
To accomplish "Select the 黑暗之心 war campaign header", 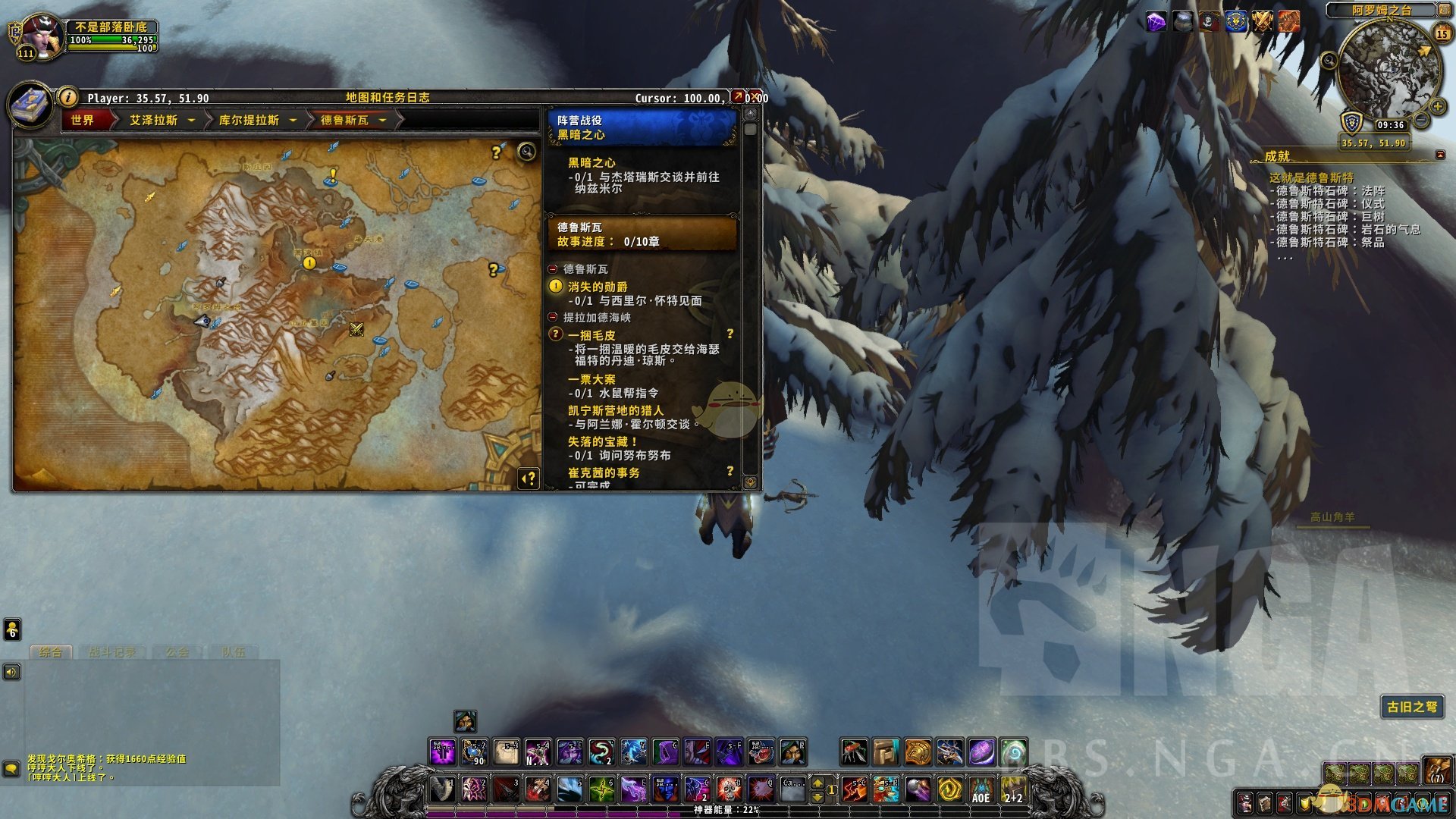I will pos(642,127).
